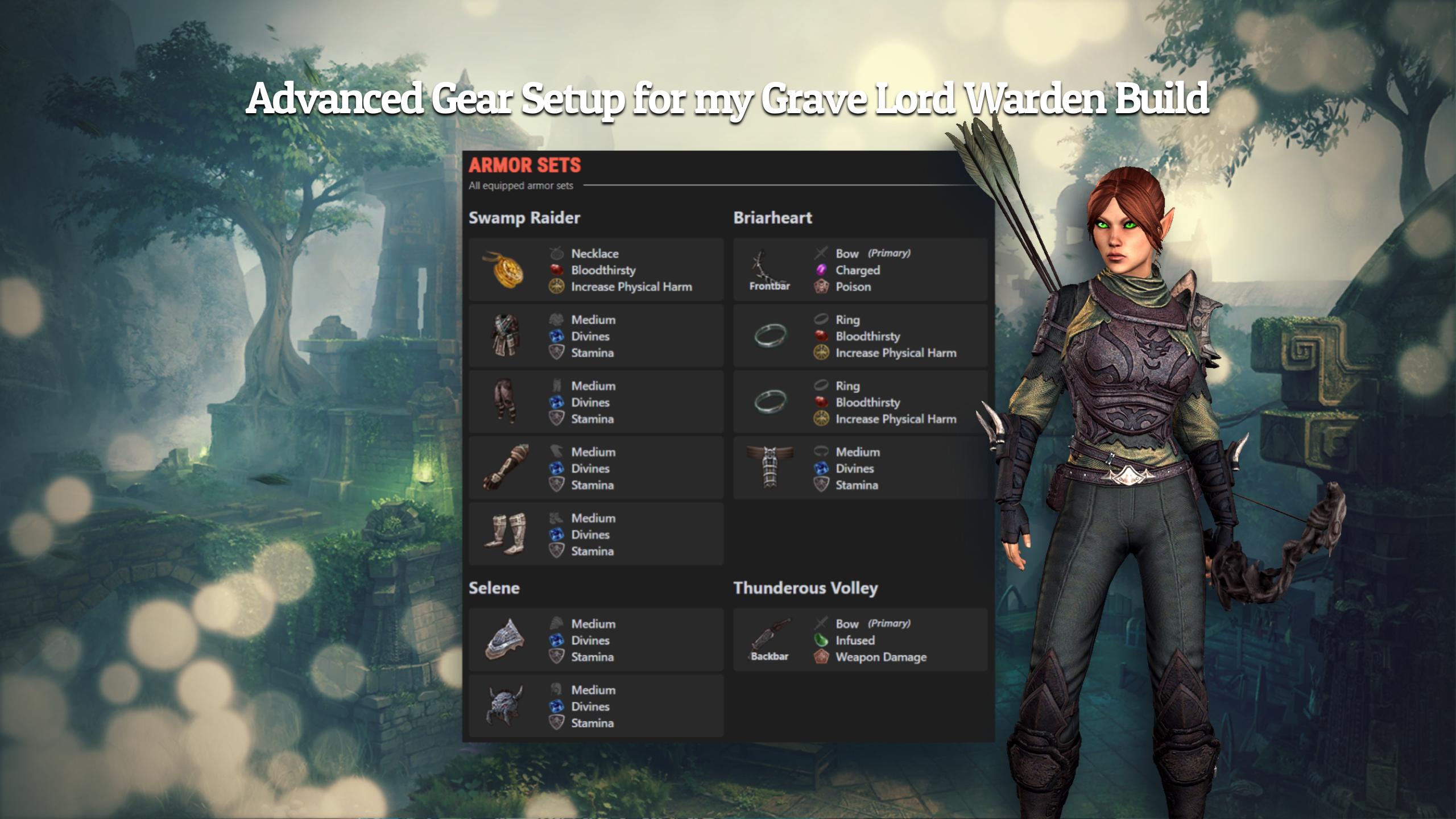
Task: Select the necklace slot icon in Swamp Raider section
Action: click(555, 254)
